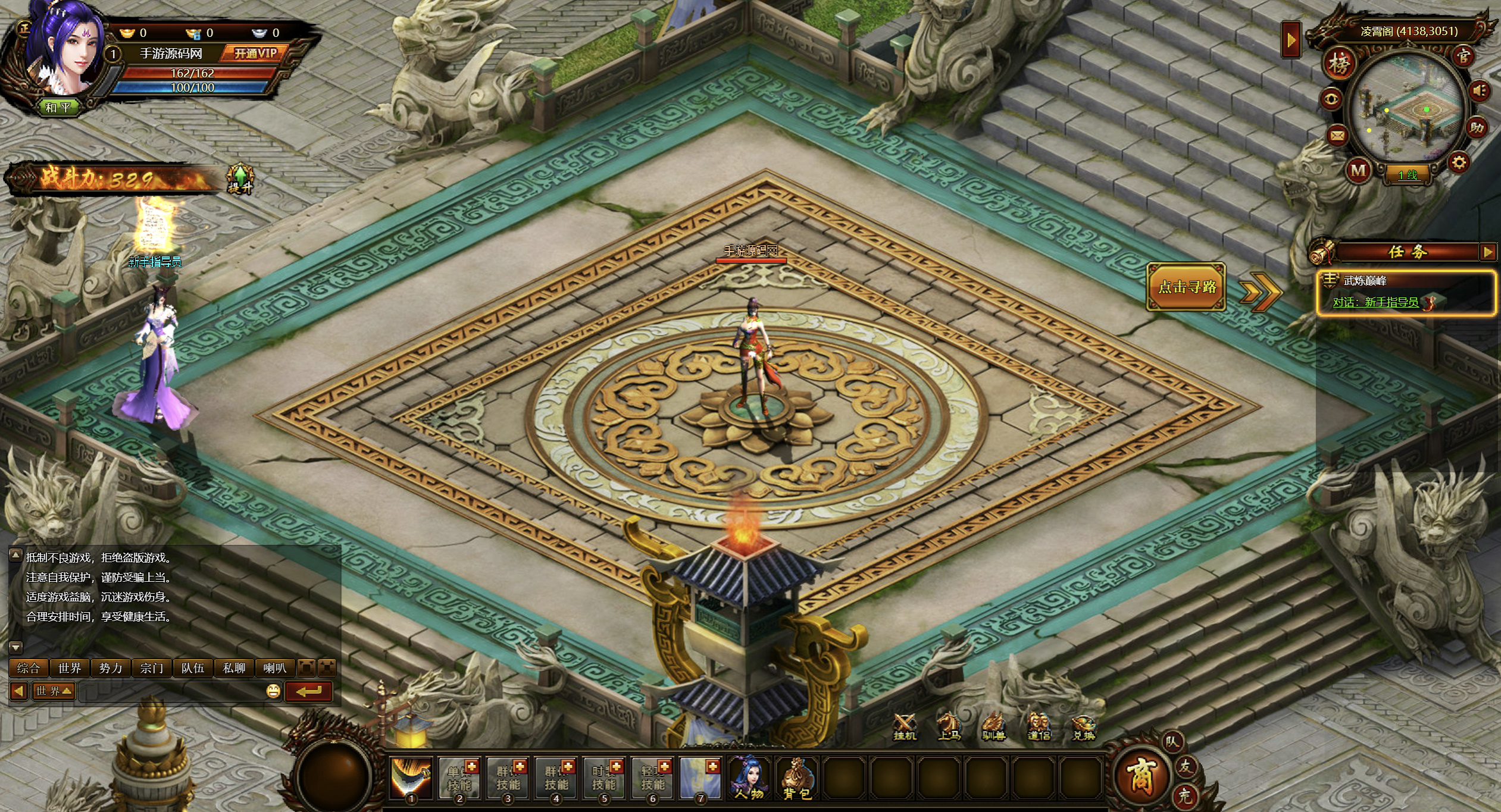Open the chat emoji picker
Image resolution: width=1501 pixels, height=812 pixels.
(x=273, y=691)
